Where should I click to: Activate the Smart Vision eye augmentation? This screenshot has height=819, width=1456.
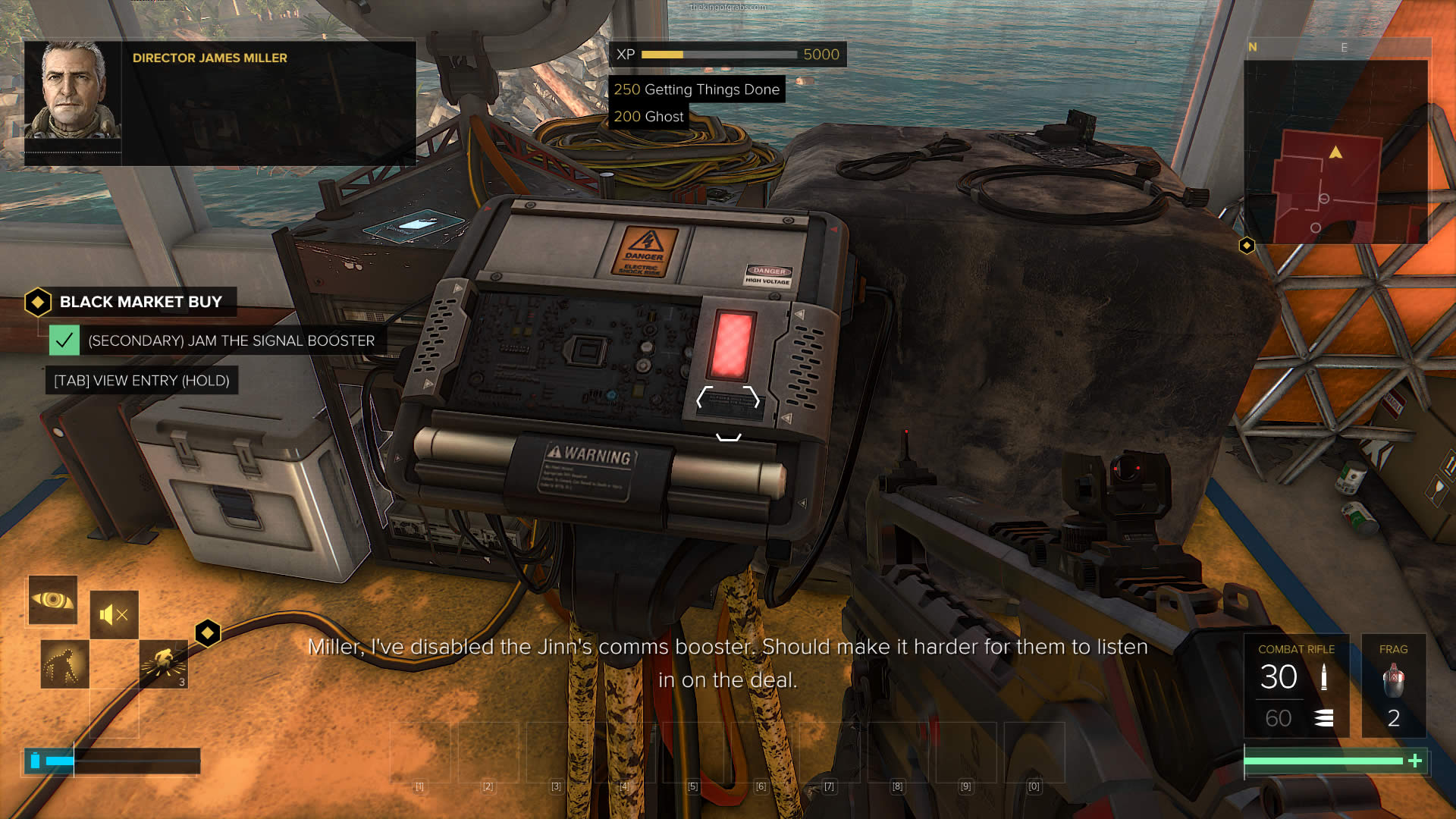pyautogui.click(x=53, y=600)
